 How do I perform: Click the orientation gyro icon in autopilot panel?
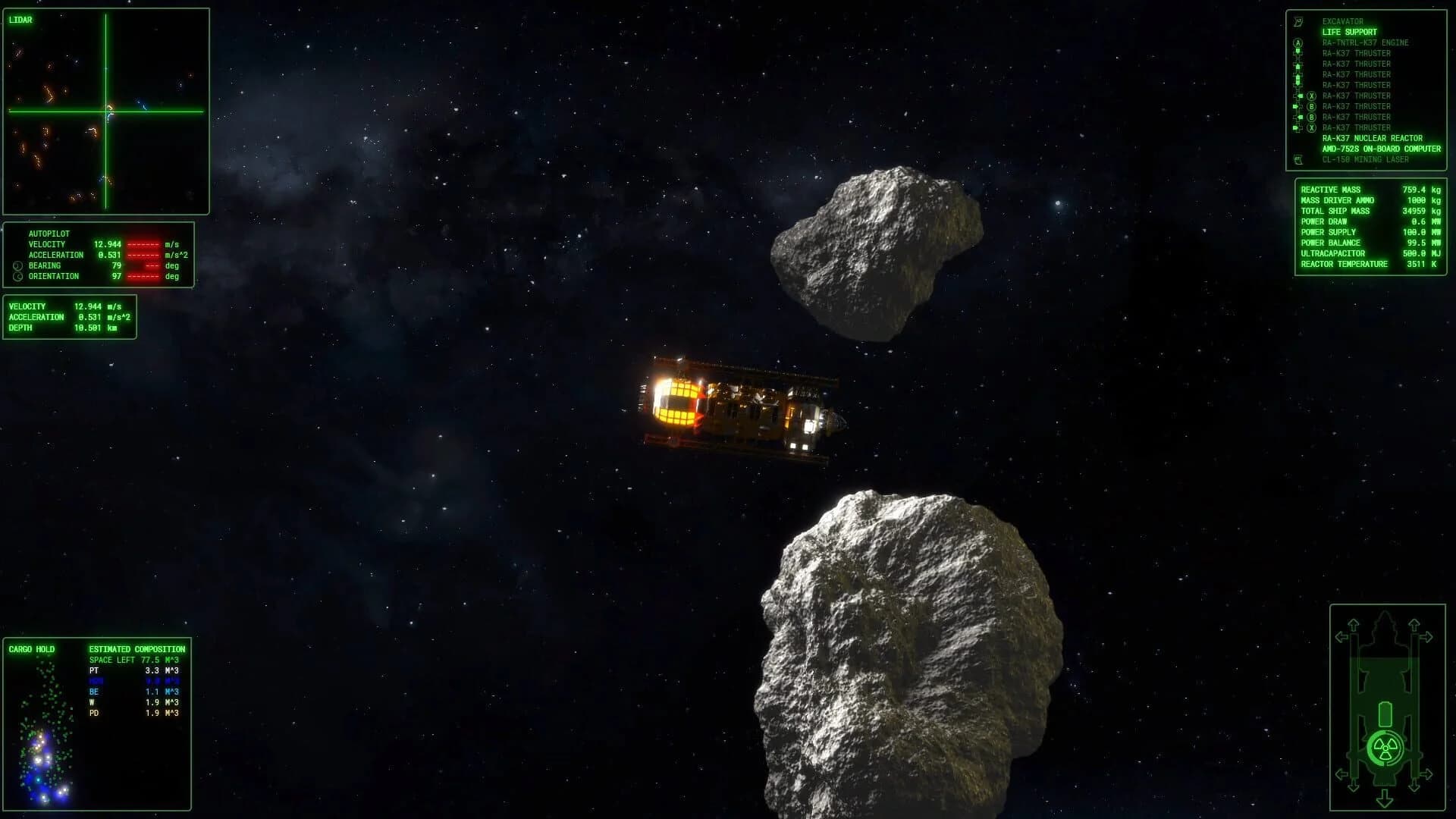tap(17, 276)
